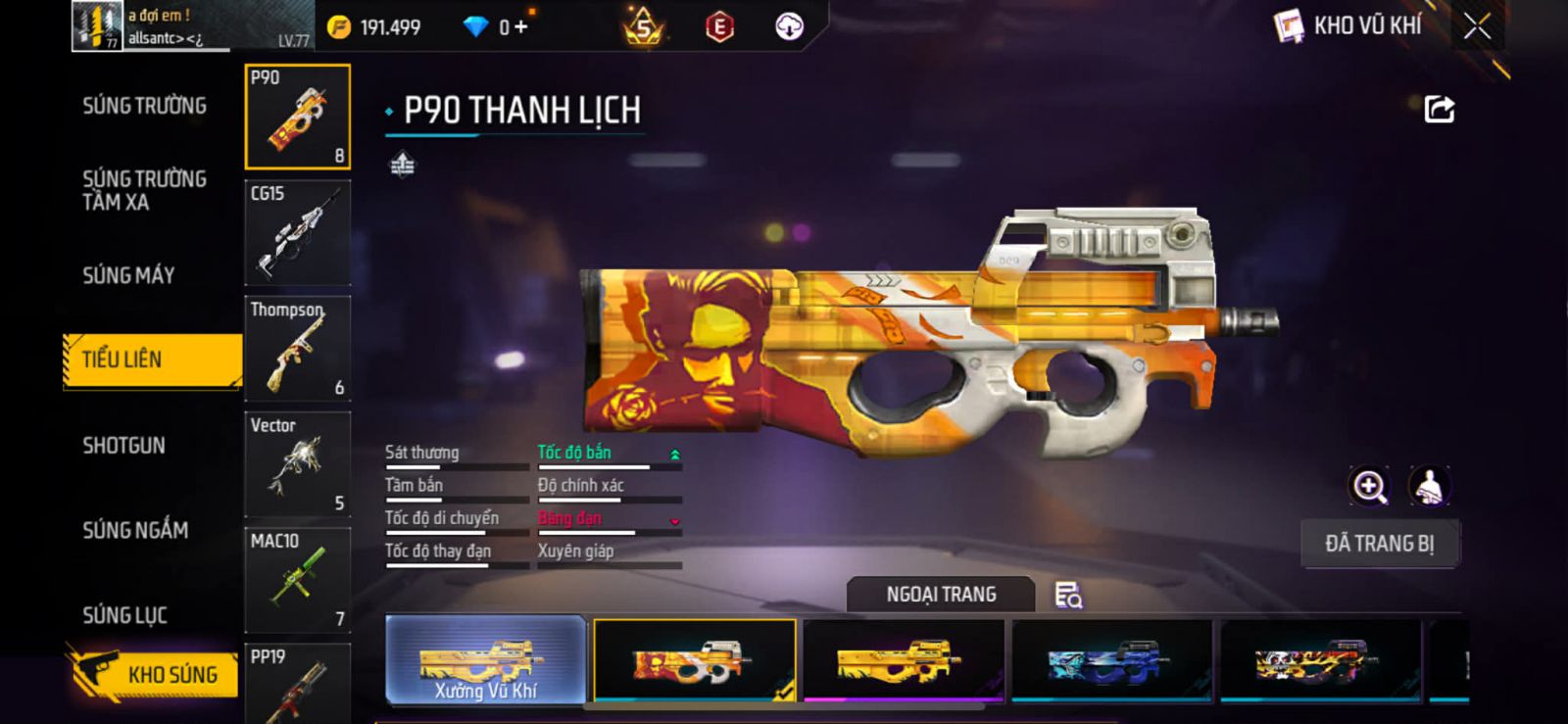Open the Súng Lục category
1568x724 pixels.
(x=124, y=615)
